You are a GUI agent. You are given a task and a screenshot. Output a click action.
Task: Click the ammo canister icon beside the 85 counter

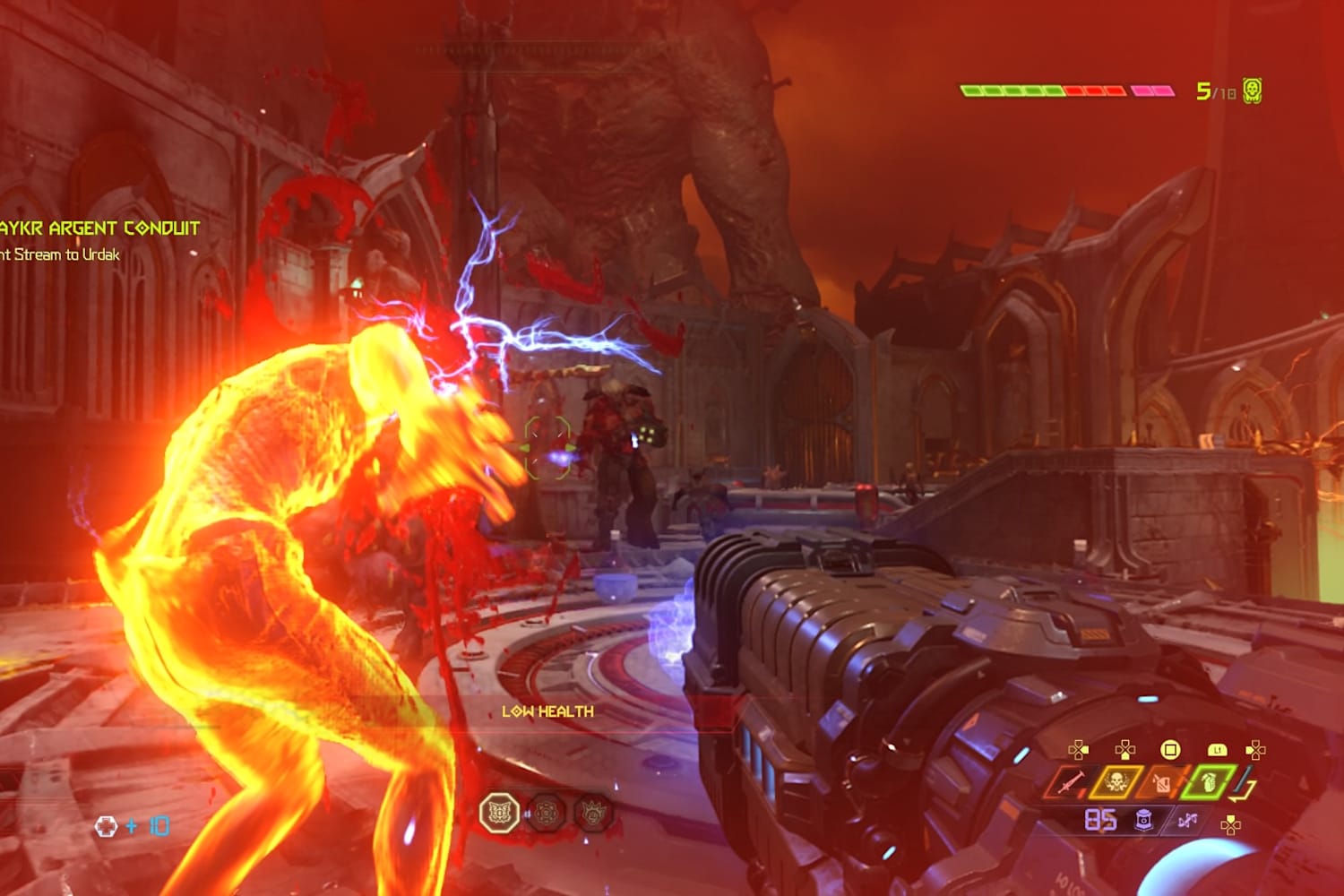click(1143, 818)
